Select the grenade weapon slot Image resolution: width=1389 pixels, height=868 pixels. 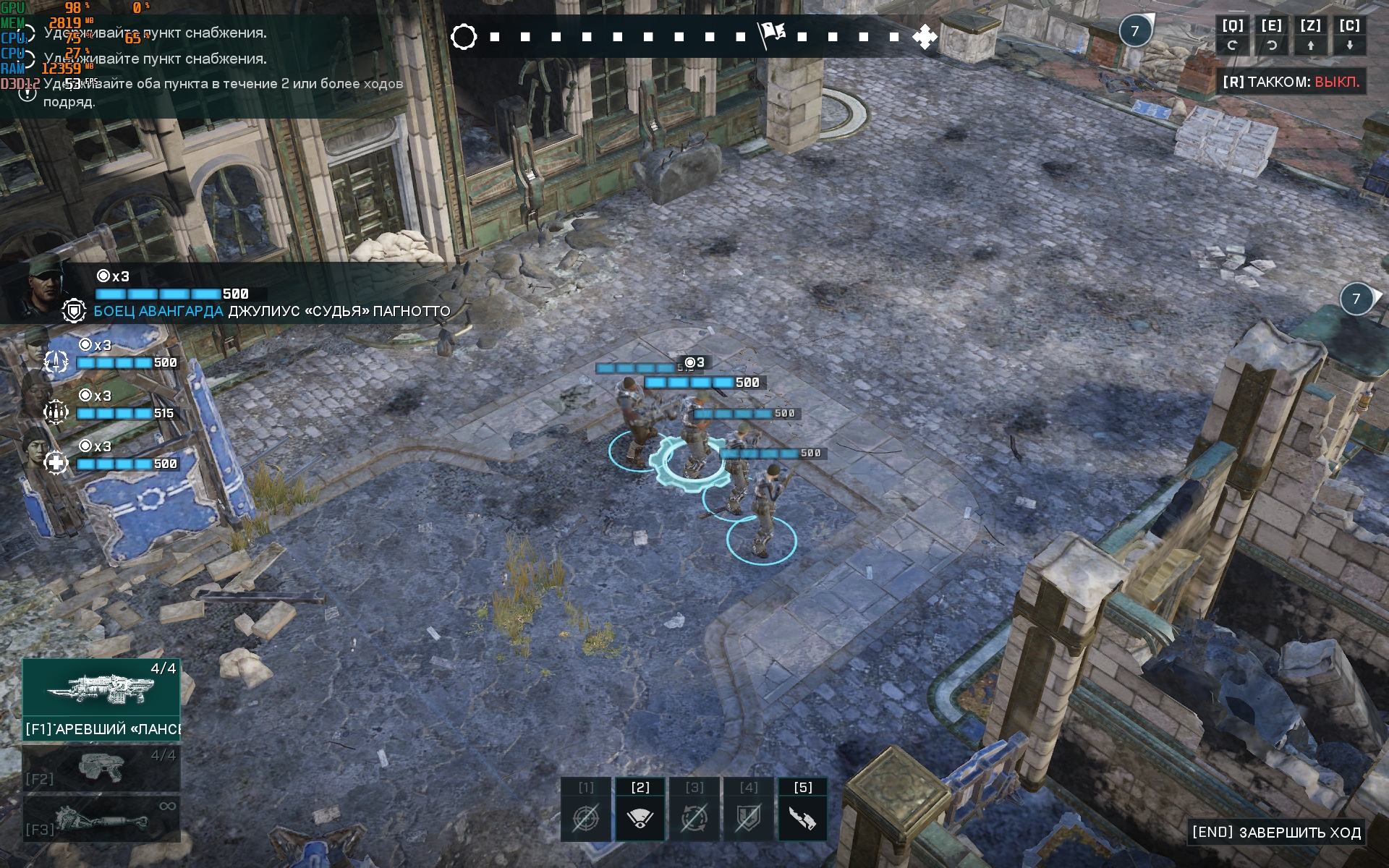pyautogui.click(x=101, y=820)
